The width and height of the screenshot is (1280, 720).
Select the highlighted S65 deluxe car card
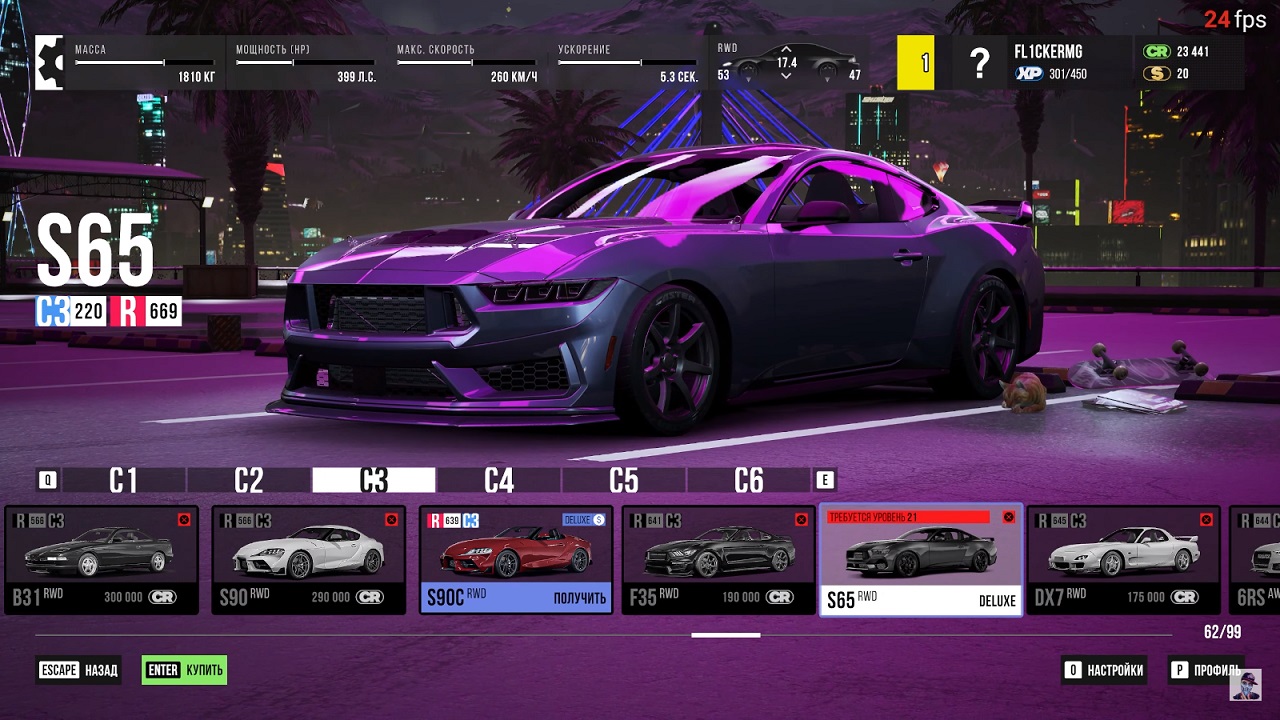pos(920,559)
